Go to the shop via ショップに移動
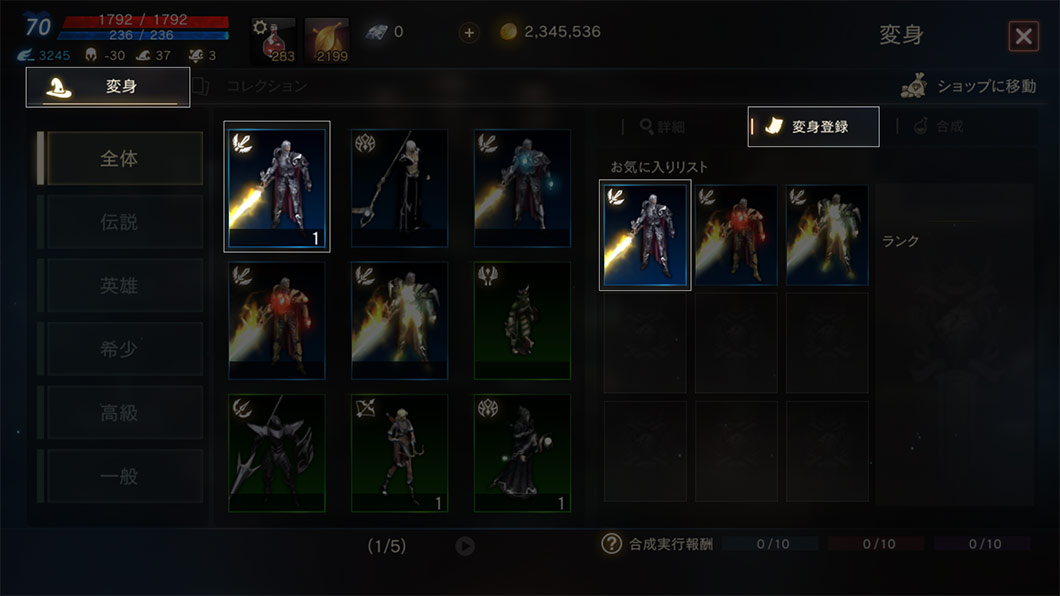Viewport: 1060px width, 596px height. coord(968,87)
